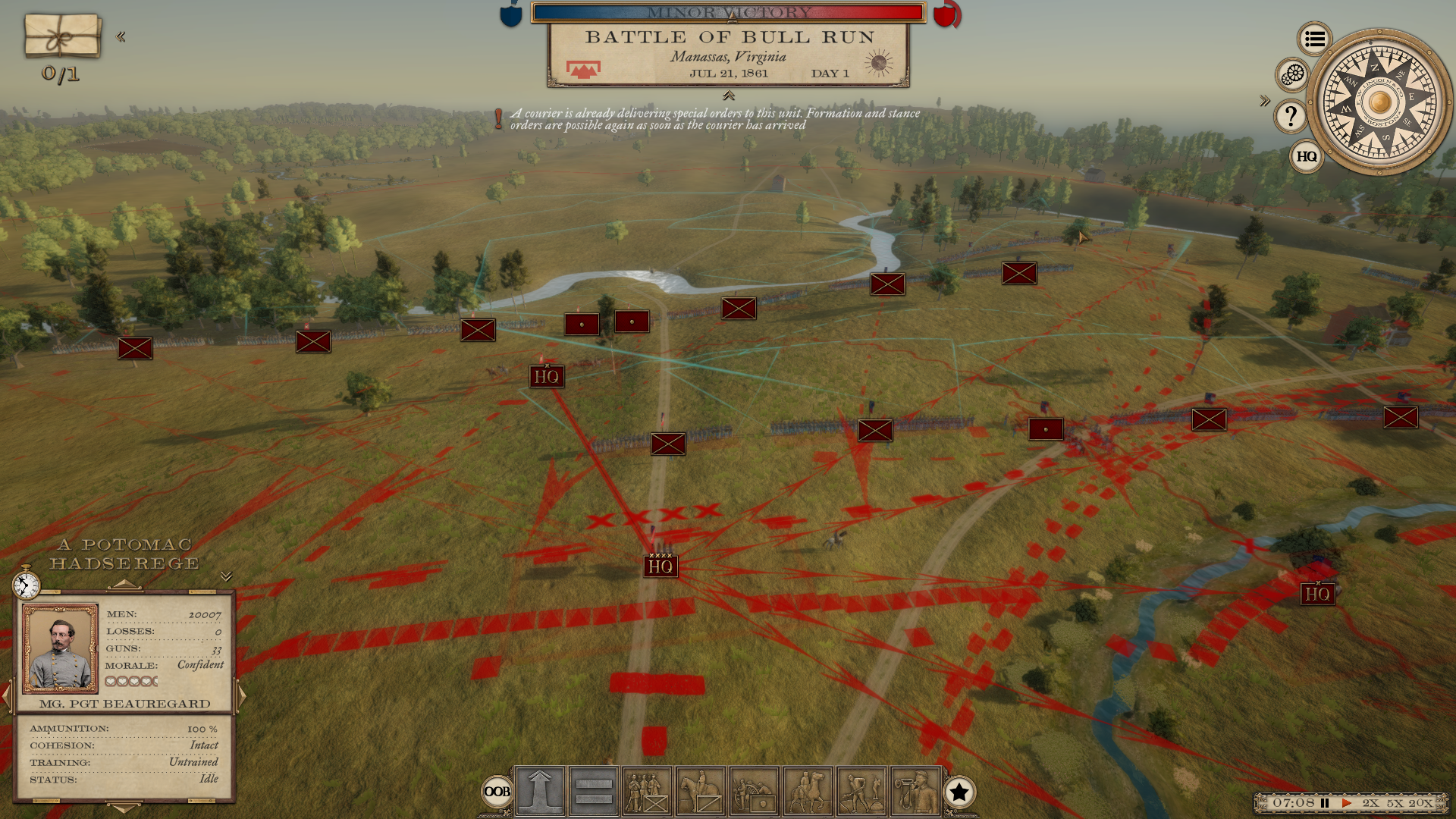Activate the bugler command icon
This screenshot has width=1456, height=819.
(x=915, y=792)
